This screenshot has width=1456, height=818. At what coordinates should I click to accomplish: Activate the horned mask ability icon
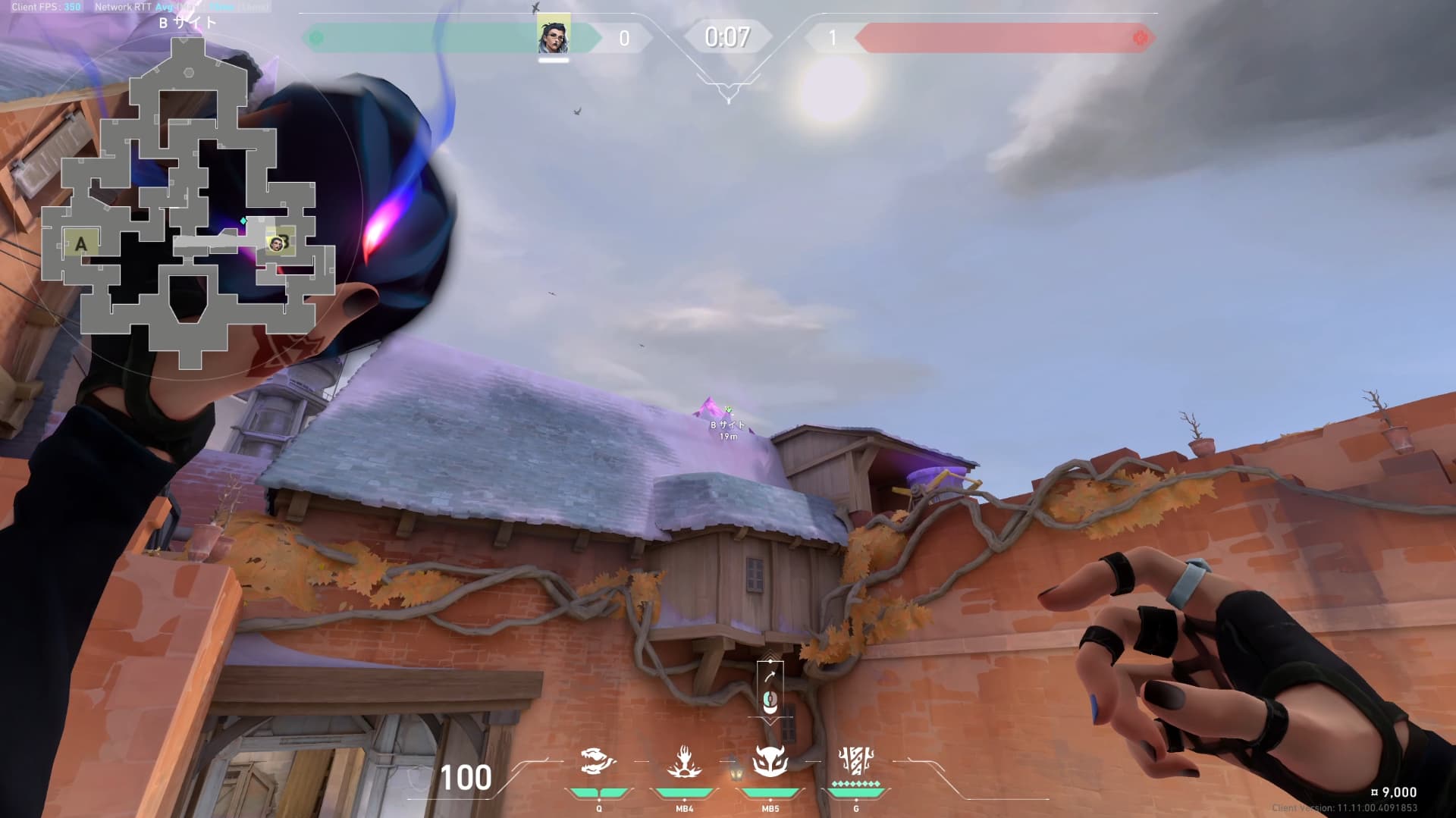[x=770, y=760]
